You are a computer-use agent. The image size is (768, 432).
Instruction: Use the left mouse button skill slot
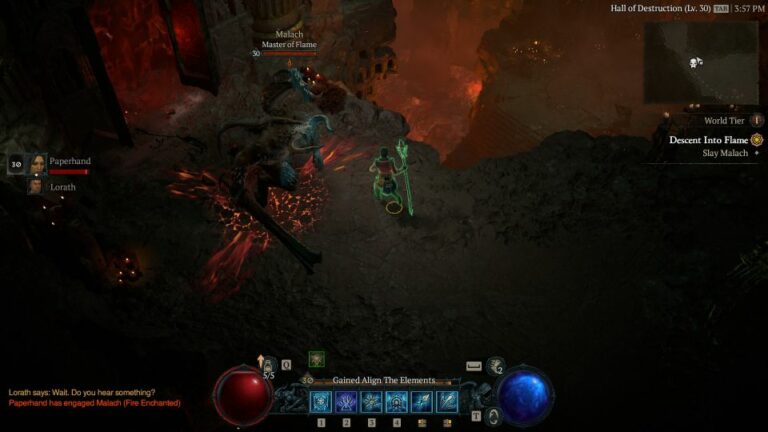pyautogui.click(x=422, y=401)
